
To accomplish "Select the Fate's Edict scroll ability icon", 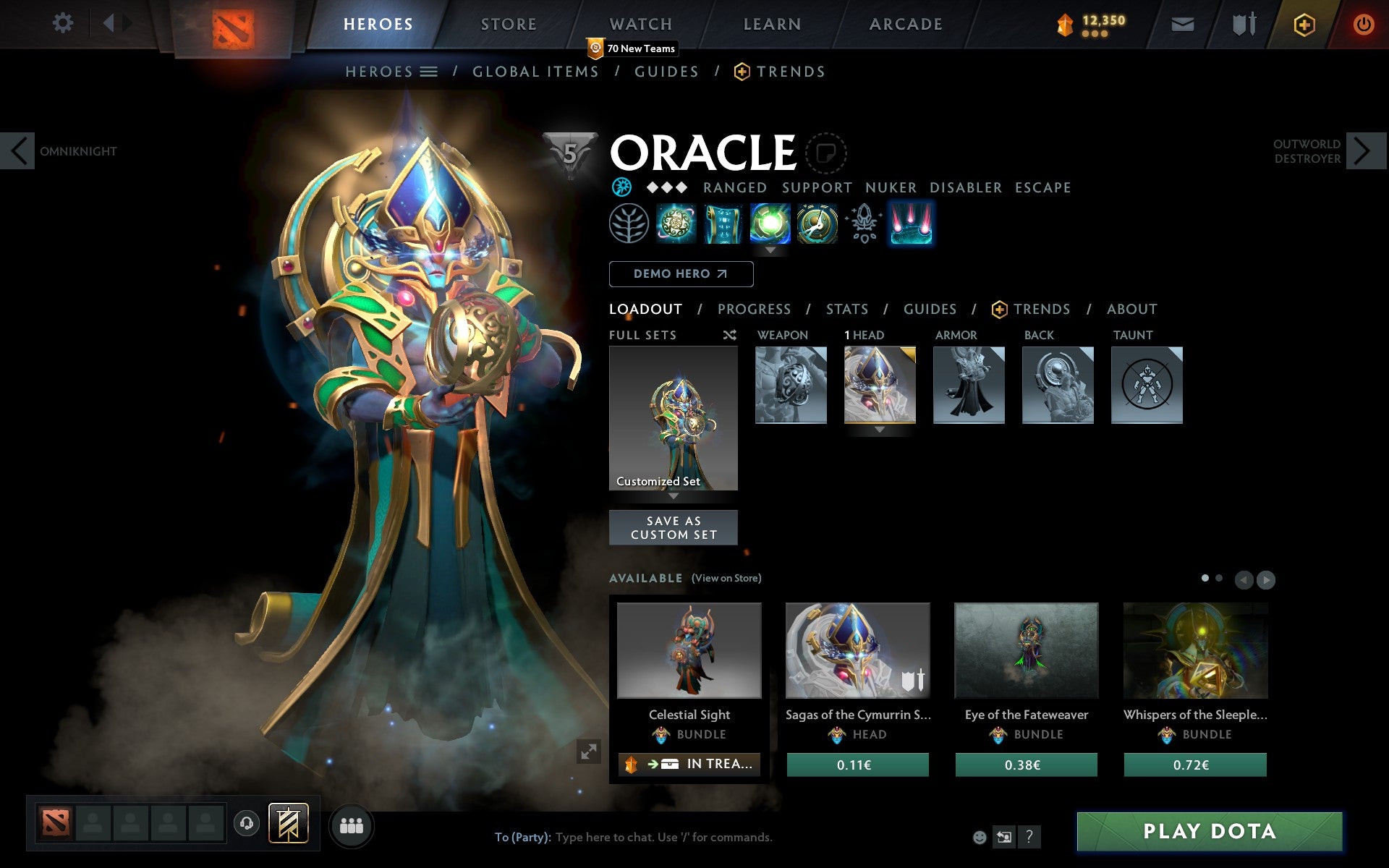I will (x=723, y=224).
